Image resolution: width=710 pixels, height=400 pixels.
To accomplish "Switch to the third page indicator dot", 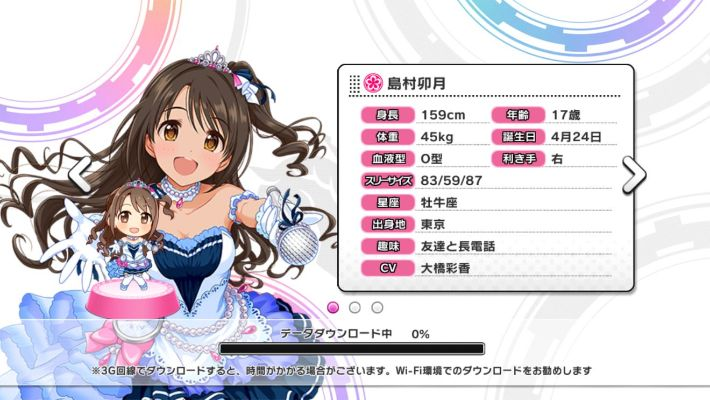I will (377, 306).
